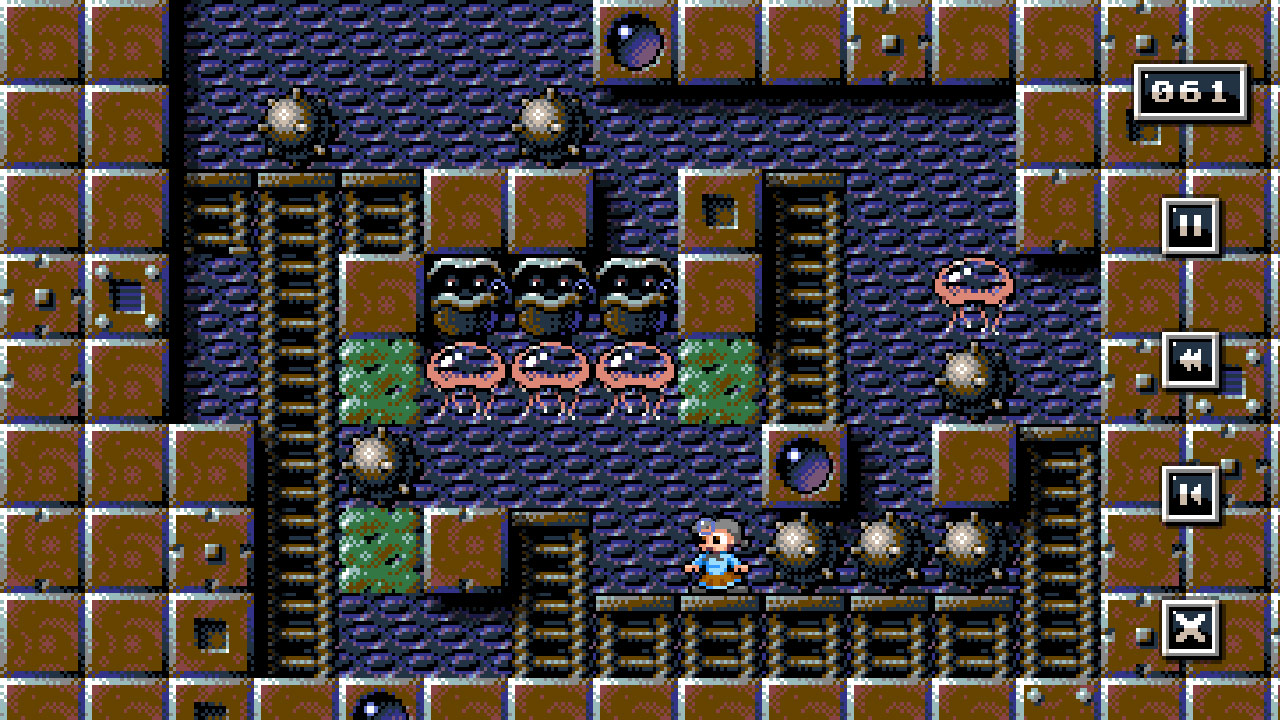Pause the game
Image resolution: width=1280 pixels, height=720 pixels.
1190,224
